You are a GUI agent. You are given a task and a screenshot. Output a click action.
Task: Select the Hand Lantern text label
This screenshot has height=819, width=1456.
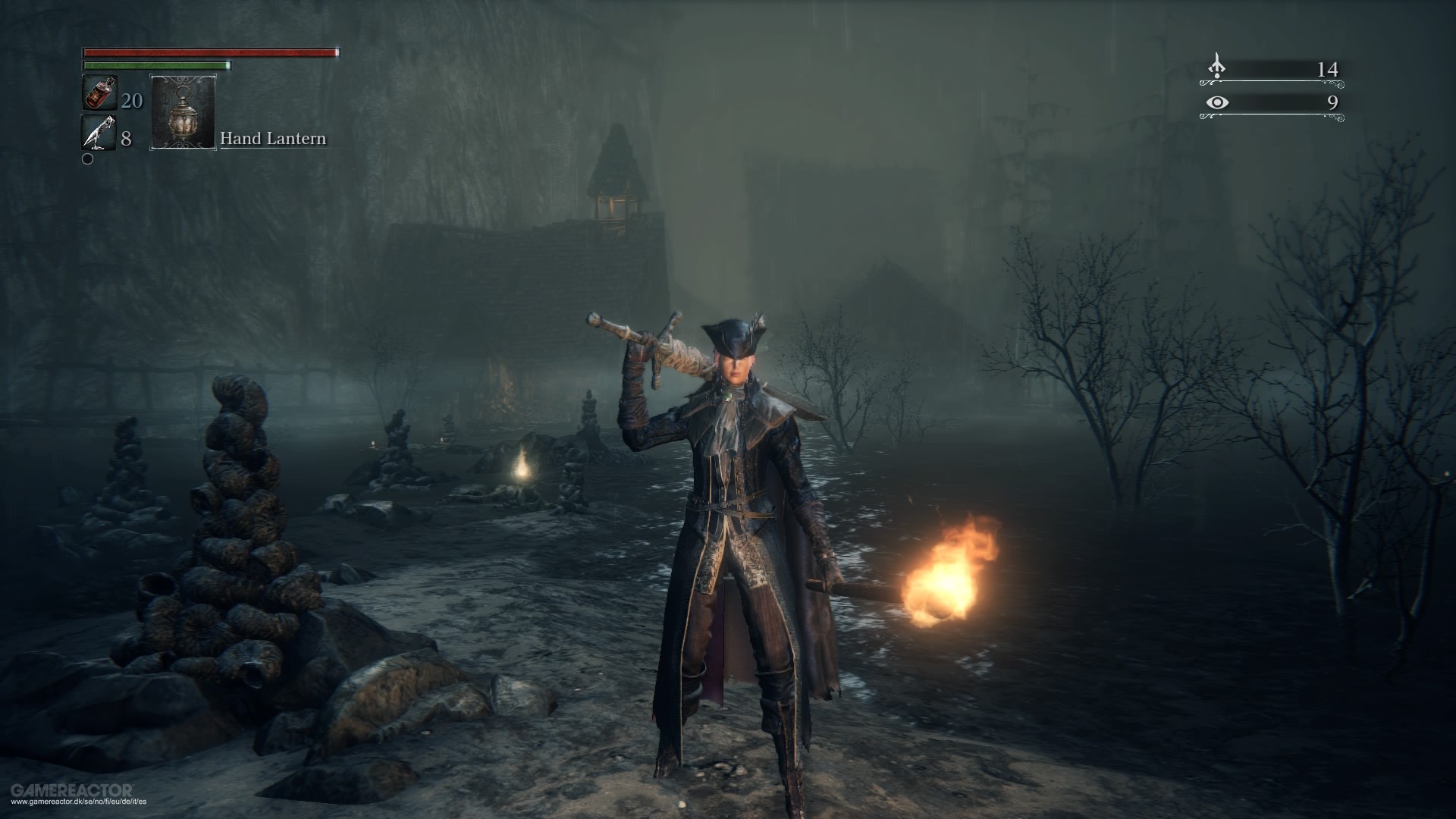pos(273,139)
